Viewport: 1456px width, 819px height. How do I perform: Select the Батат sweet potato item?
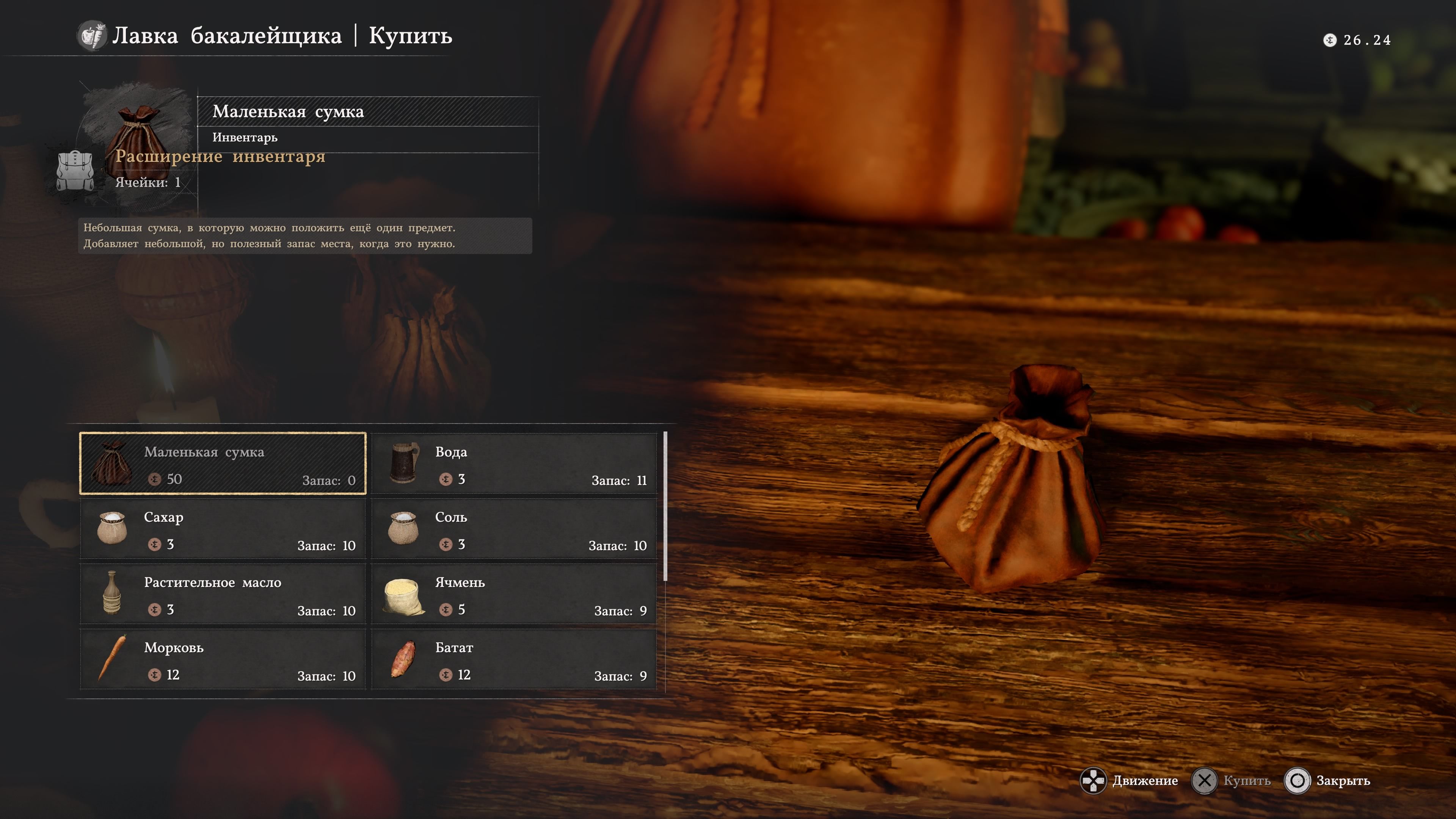(515, 659)
